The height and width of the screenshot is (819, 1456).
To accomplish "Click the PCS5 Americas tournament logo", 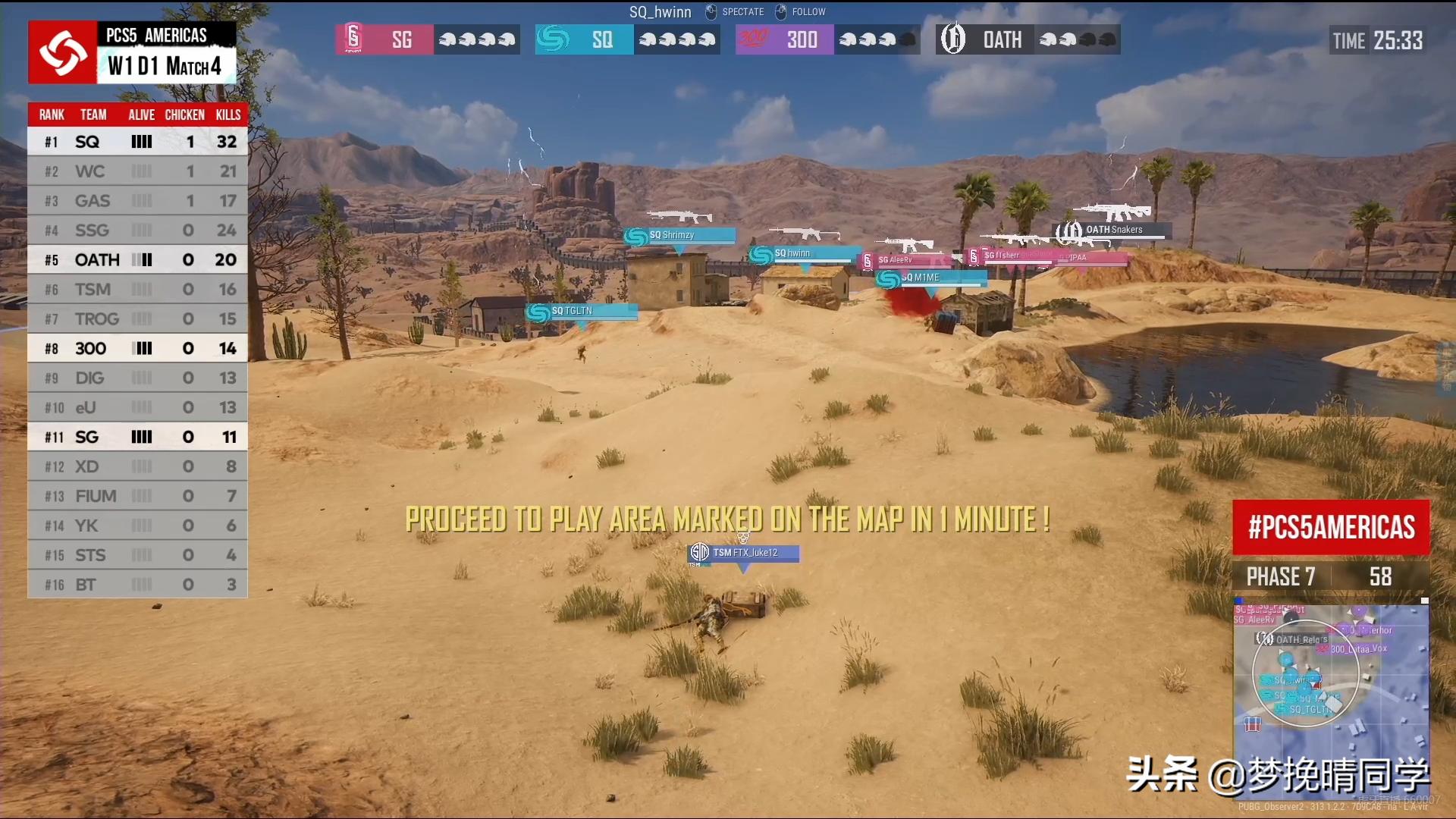I will (x=63, y=52).
